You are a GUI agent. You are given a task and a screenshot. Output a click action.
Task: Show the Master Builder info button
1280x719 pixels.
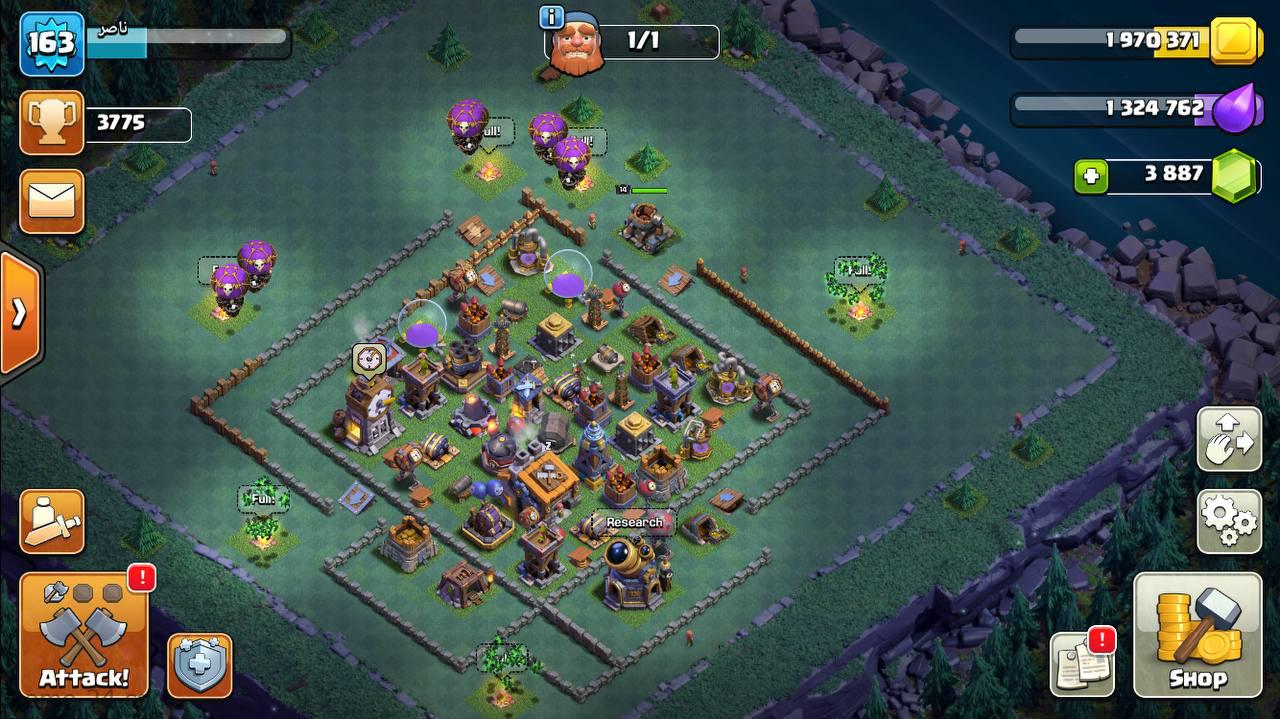click(x=551, y=17)
